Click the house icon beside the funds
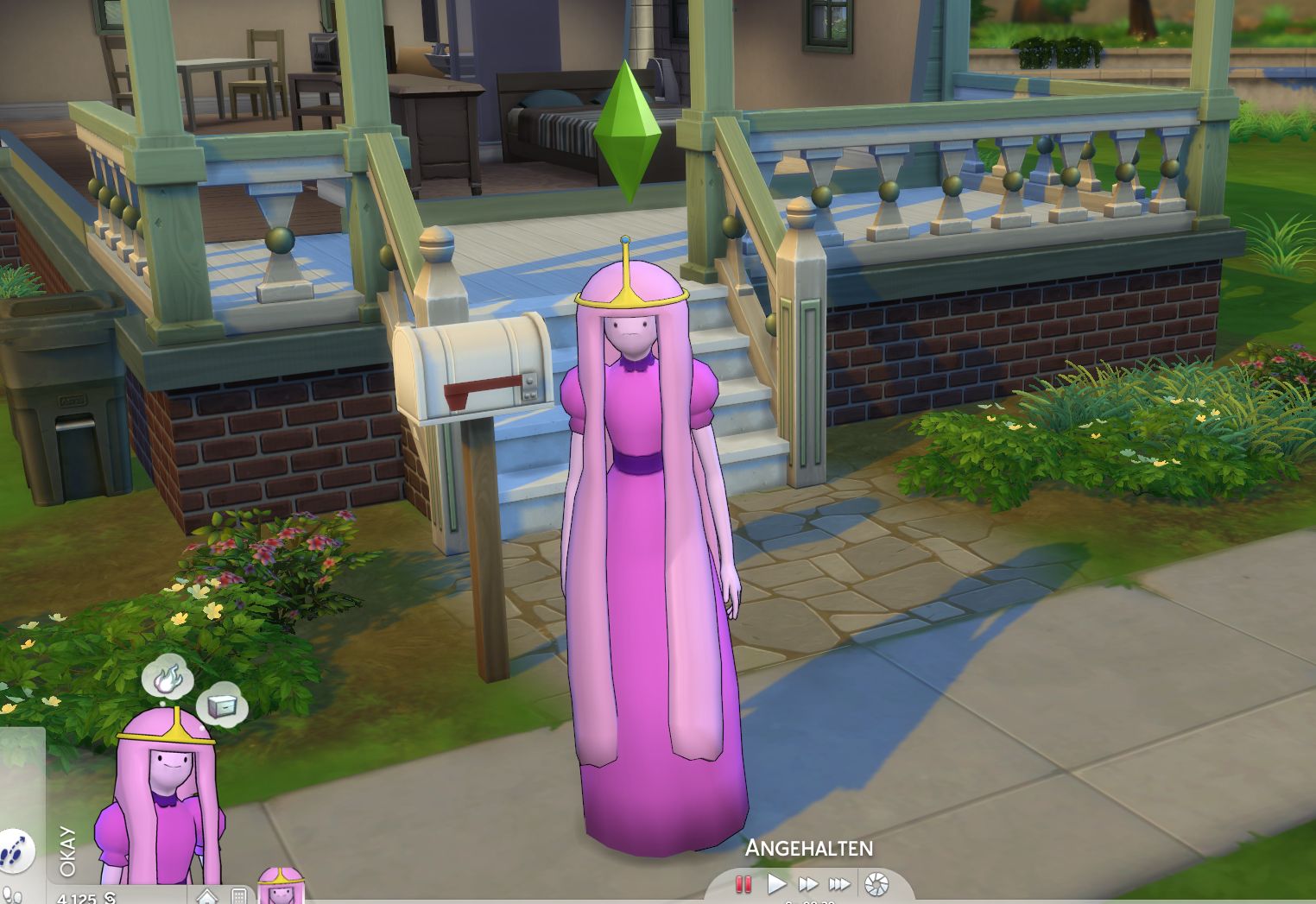This screenshot has width=1316, height=904. (207, 896)
